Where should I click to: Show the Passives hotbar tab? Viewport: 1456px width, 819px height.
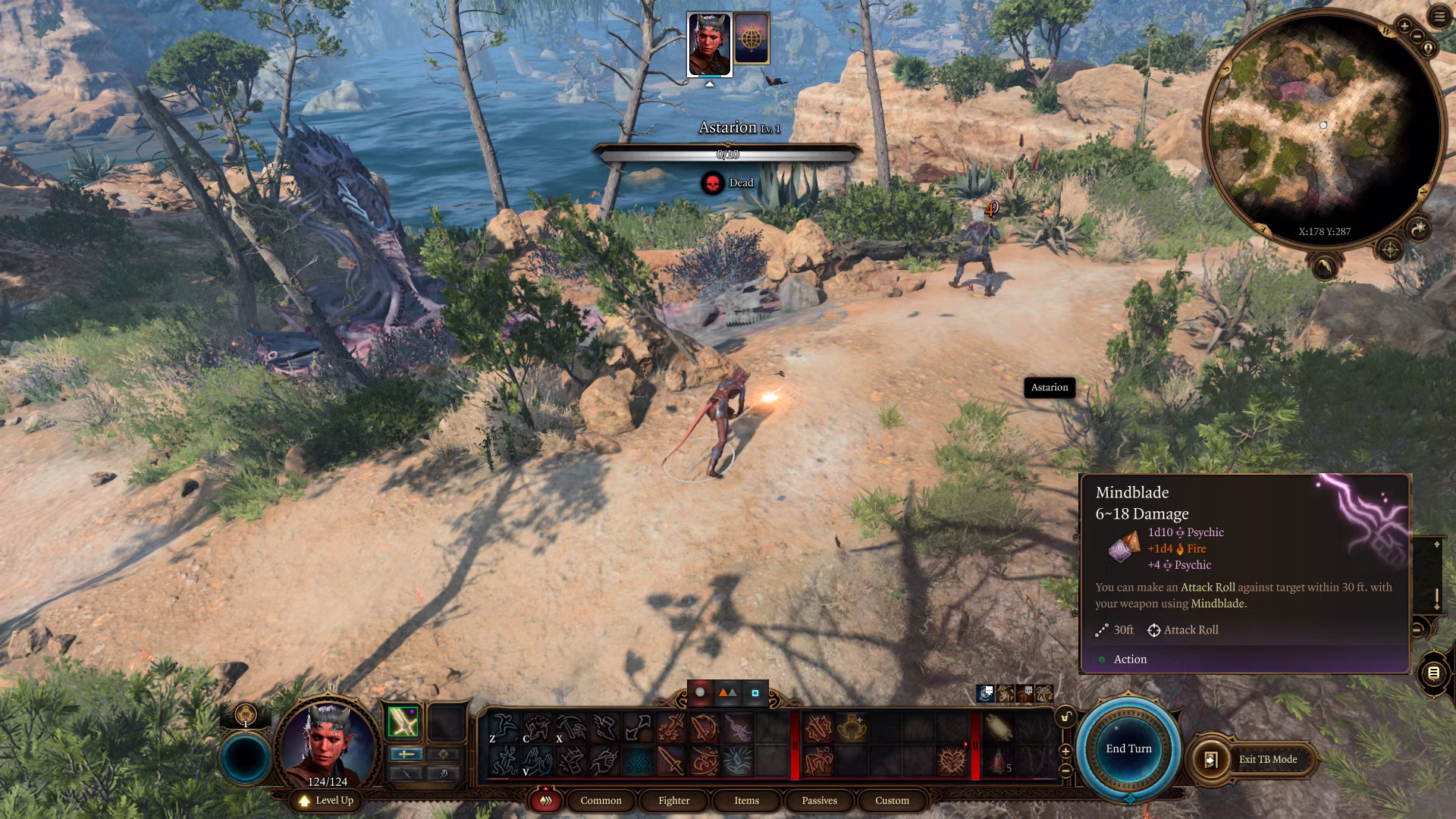pos(819,800)
